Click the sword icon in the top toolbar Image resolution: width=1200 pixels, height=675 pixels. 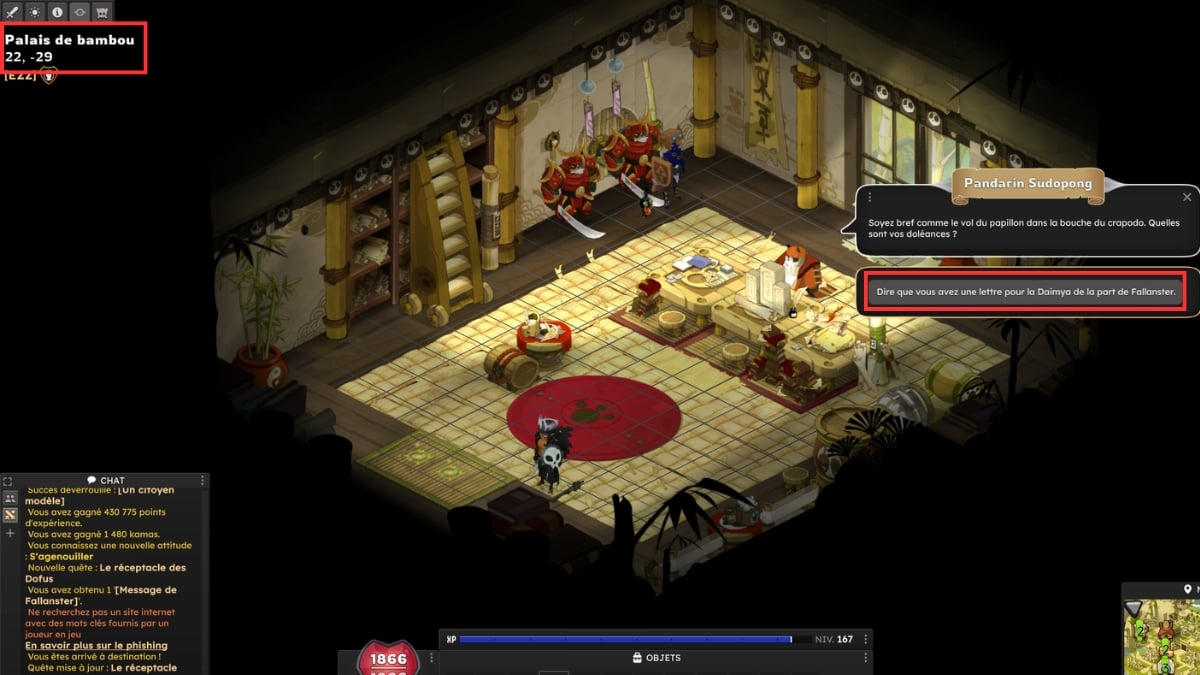click(12, 12)
